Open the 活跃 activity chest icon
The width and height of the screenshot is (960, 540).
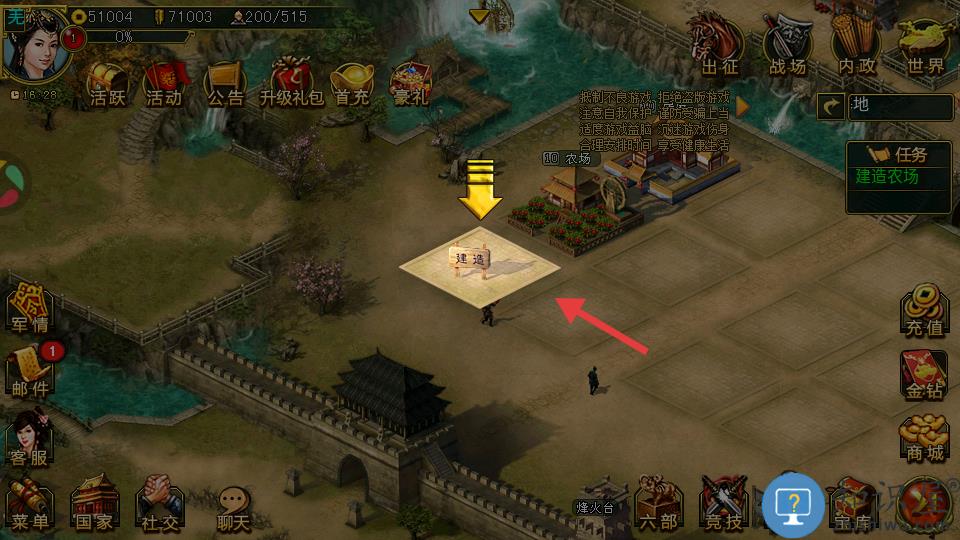pos(106,82)
